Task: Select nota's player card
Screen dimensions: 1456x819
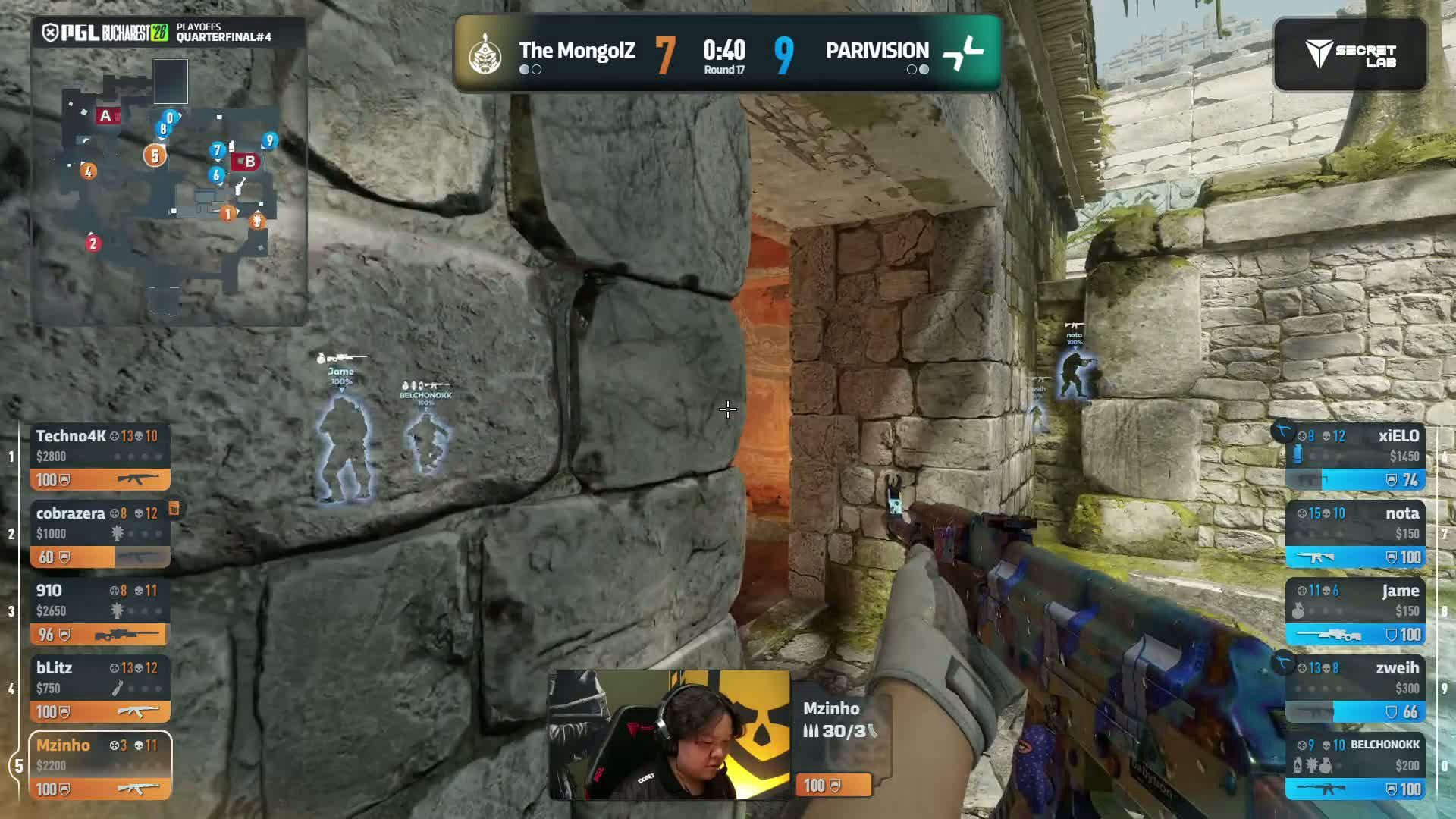Action: click(x=1355, y=535)
